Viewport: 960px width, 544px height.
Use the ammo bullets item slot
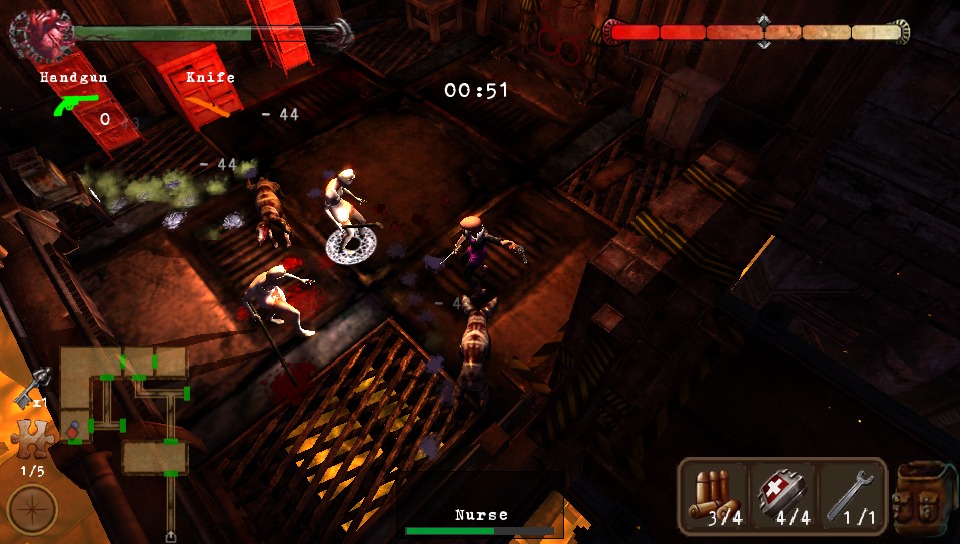(x=715, y=496)
